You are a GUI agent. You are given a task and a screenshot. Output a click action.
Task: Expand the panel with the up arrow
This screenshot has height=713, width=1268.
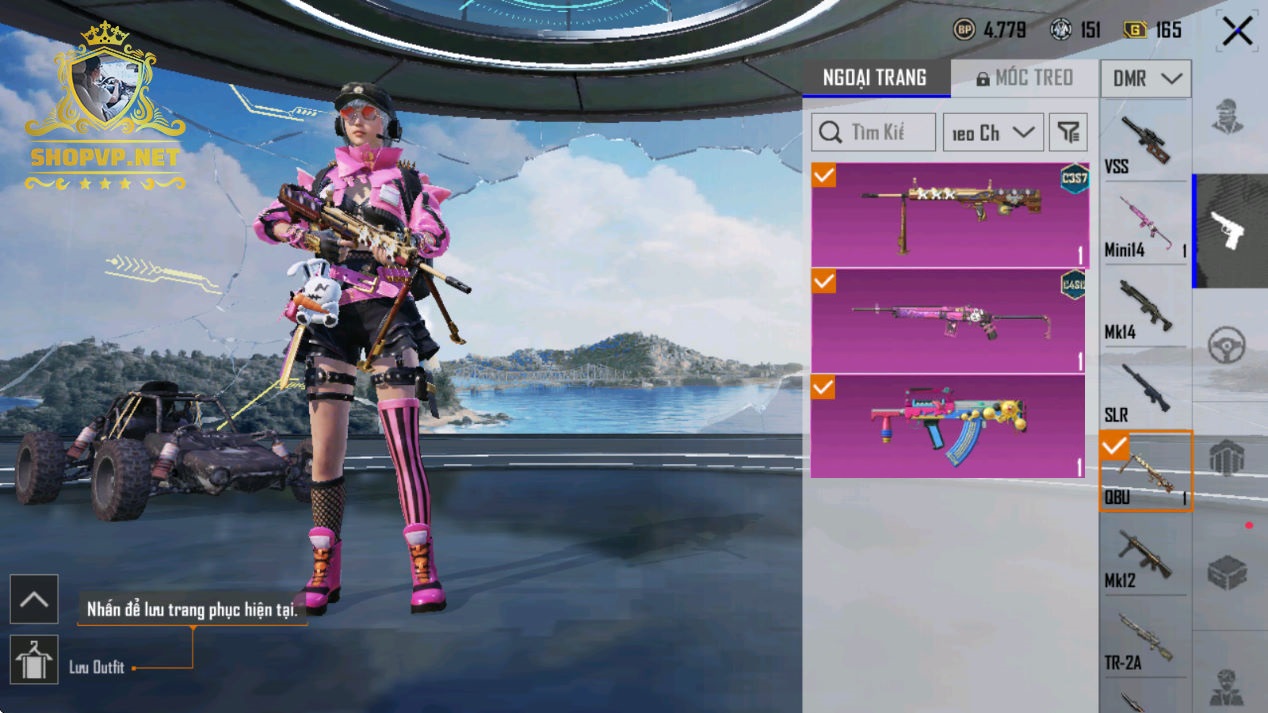click(x=34, y=600)
